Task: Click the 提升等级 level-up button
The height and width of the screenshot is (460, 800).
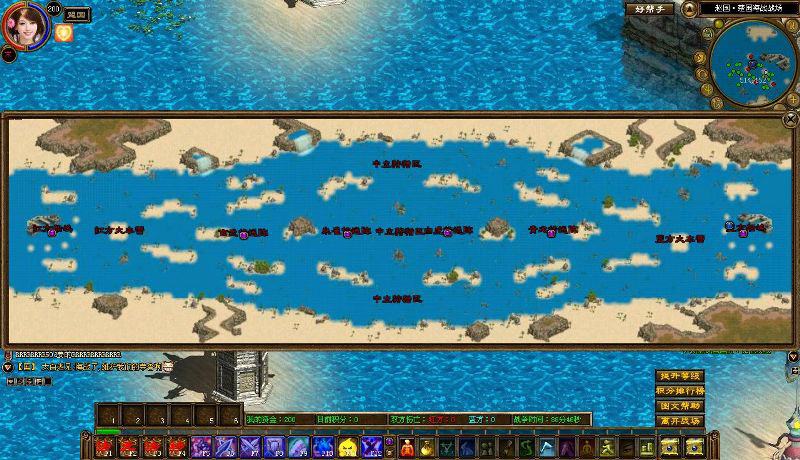Action: pyautogui.click(x=679, y=376)
